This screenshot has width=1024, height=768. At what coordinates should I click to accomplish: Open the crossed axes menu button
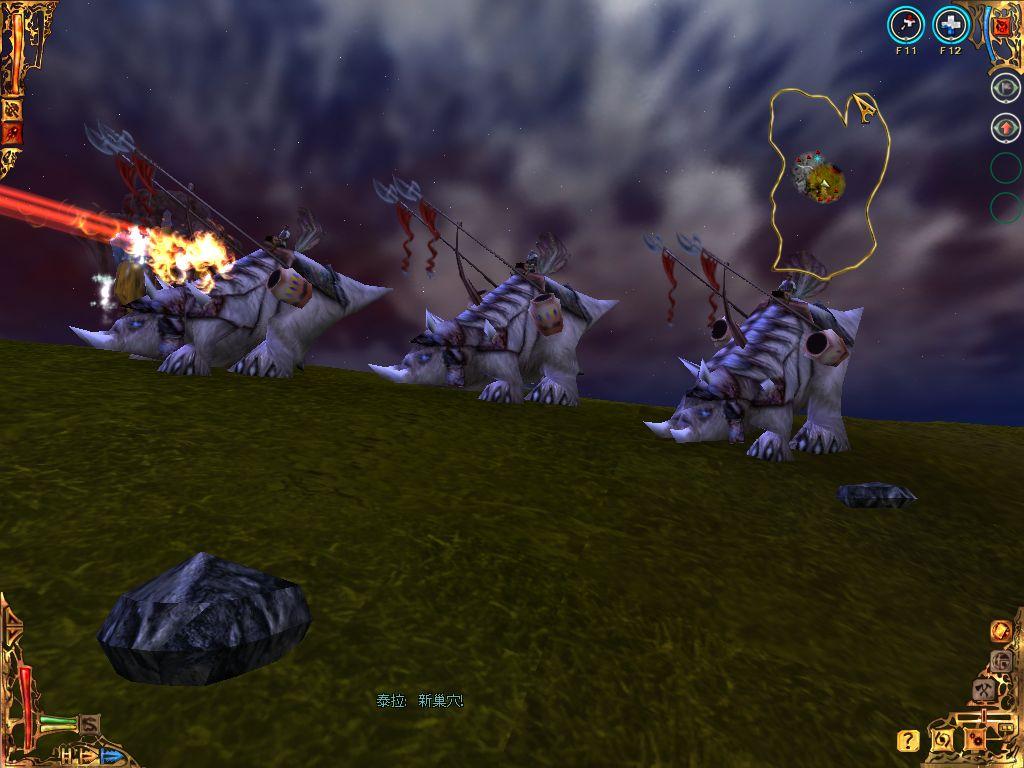983,689
